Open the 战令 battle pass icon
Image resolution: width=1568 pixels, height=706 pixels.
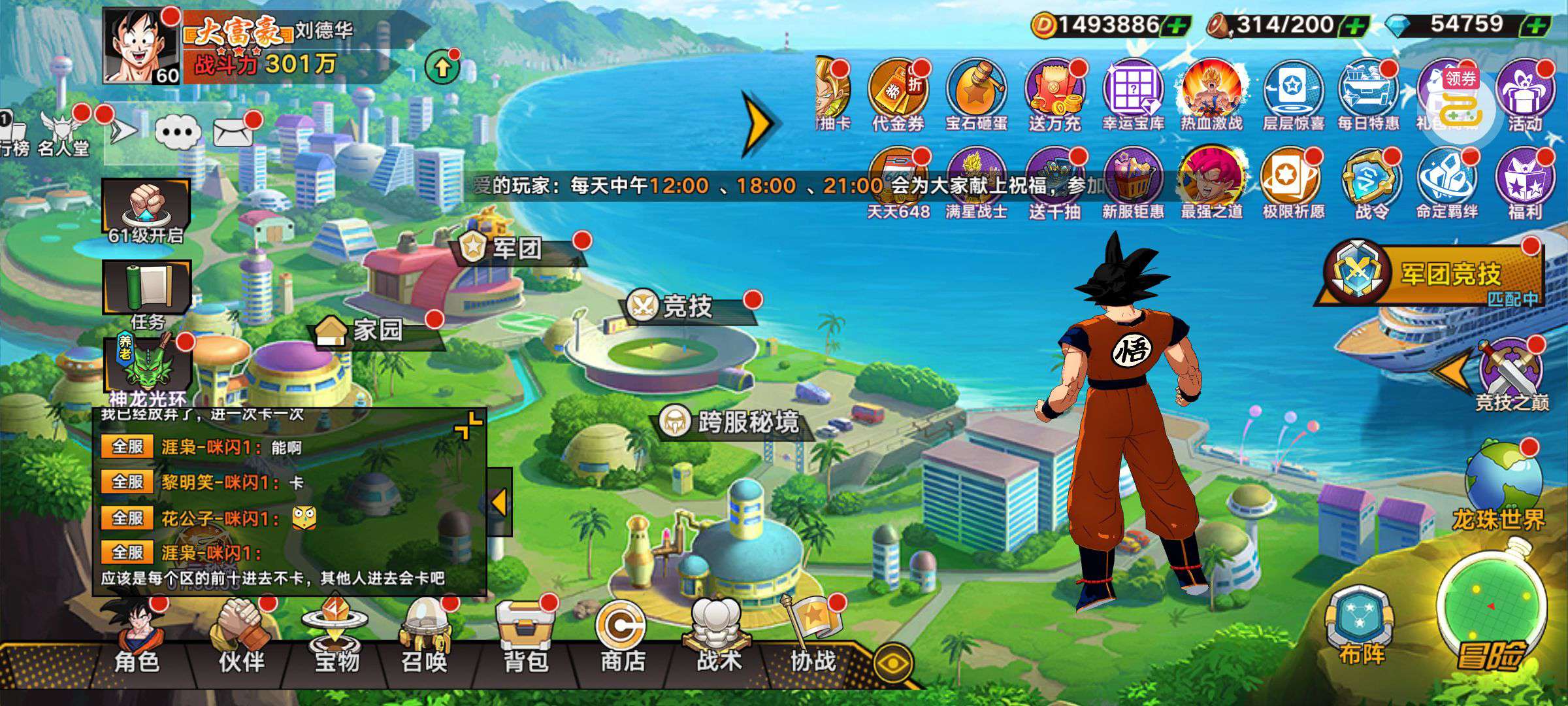tap(1371, 183)
